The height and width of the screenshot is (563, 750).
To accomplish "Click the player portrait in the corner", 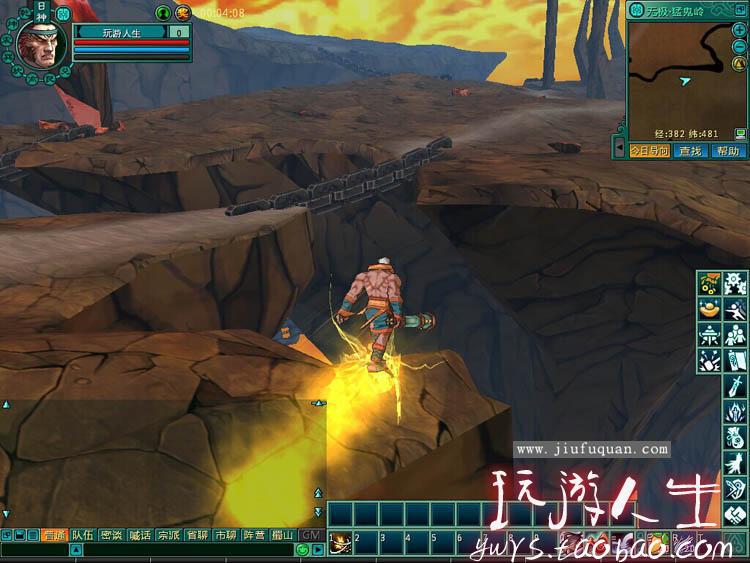I will [x=41, y=43].
